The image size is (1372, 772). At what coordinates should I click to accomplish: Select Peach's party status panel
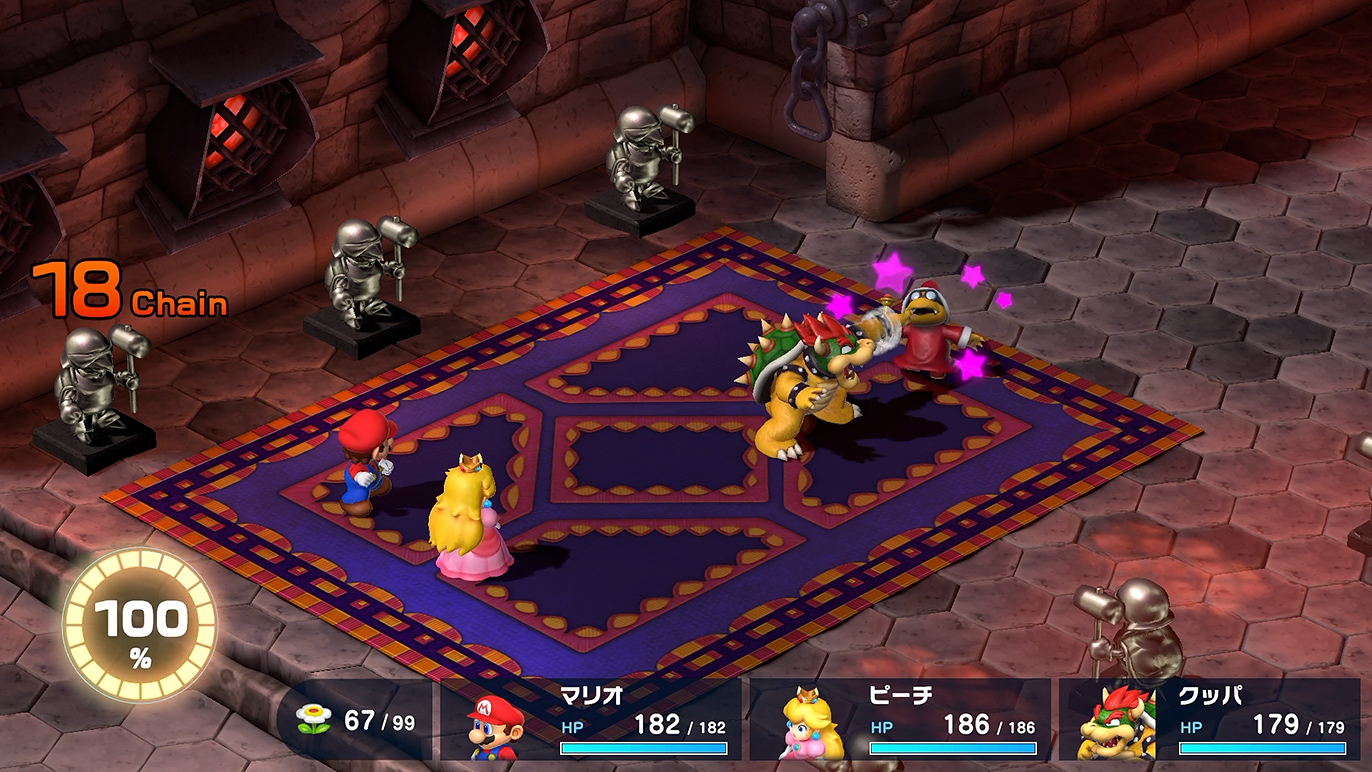(x=900, y=720)
